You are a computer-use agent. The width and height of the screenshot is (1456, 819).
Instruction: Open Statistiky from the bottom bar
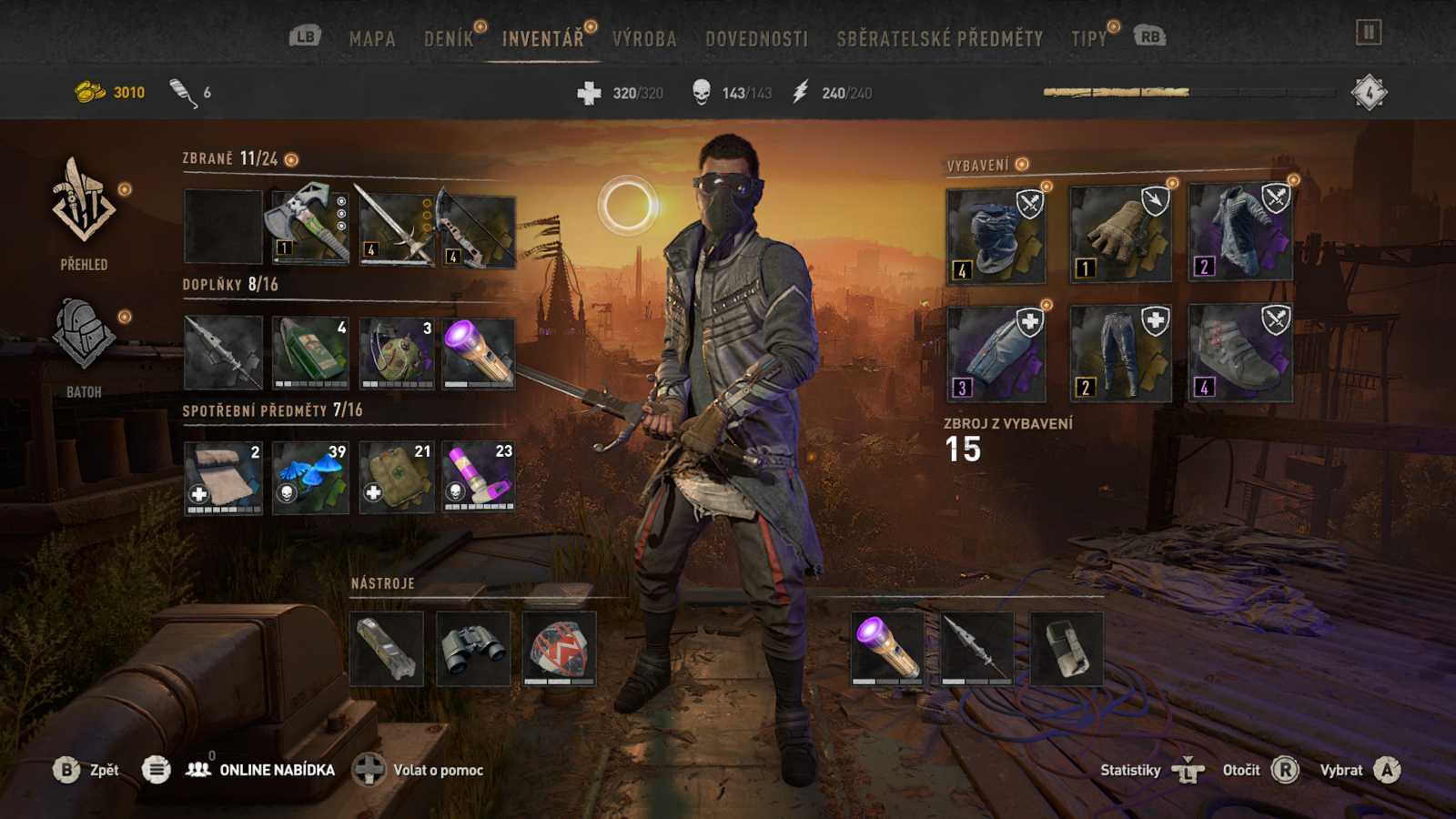click(1131, 770)
